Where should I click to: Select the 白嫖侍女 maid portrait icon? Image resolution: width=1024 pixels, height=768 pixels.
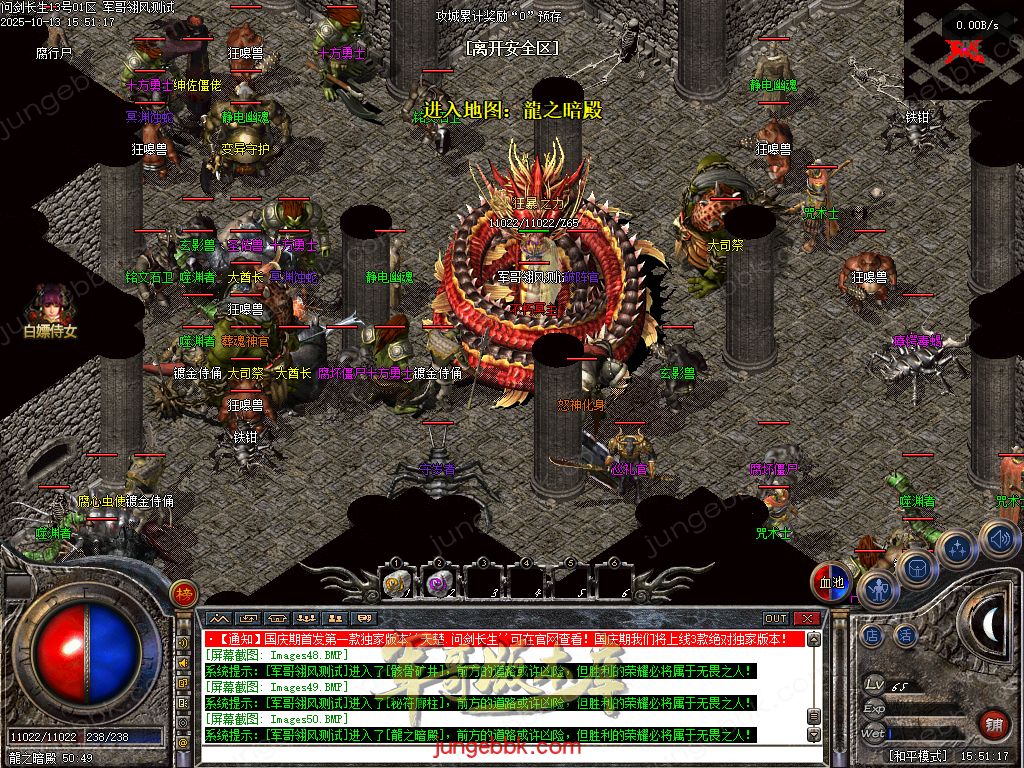[x=49, y=305]
